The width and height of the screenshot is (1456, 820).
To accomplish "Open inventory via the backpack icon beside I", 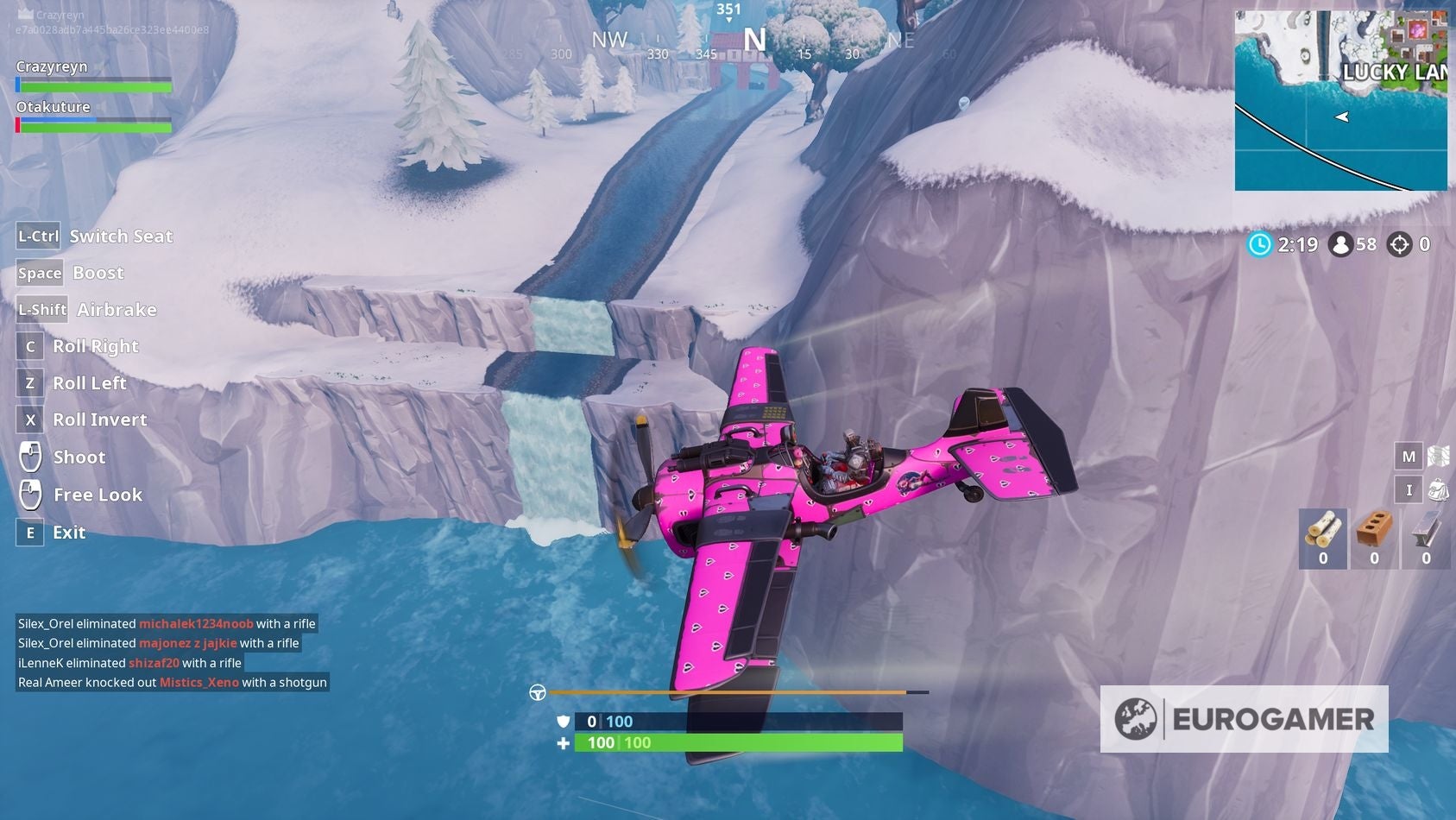I will (x=1437, y=489).
